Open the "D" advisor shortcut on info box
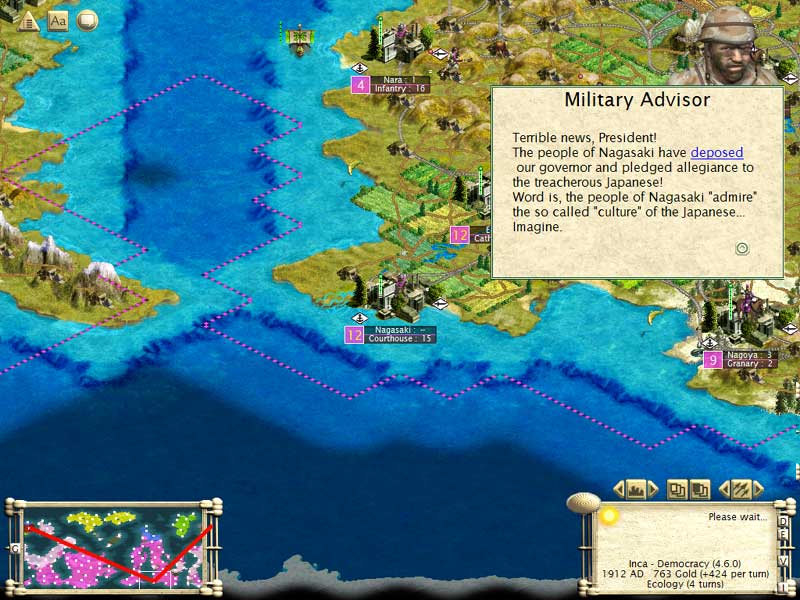800x600 pixels. pos(783,522)
